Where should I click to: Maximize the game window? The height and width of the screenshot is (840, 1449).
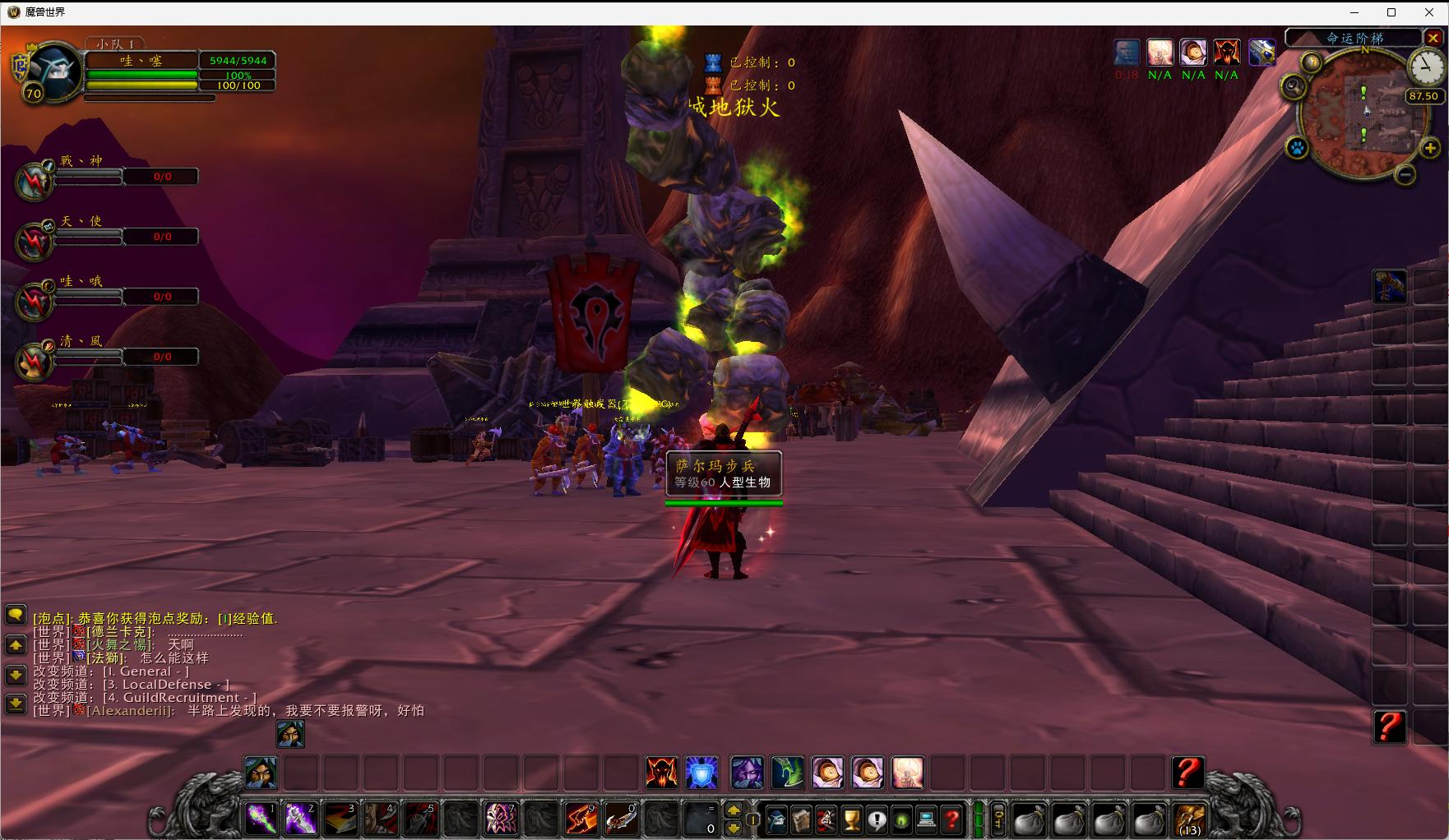1391,12
